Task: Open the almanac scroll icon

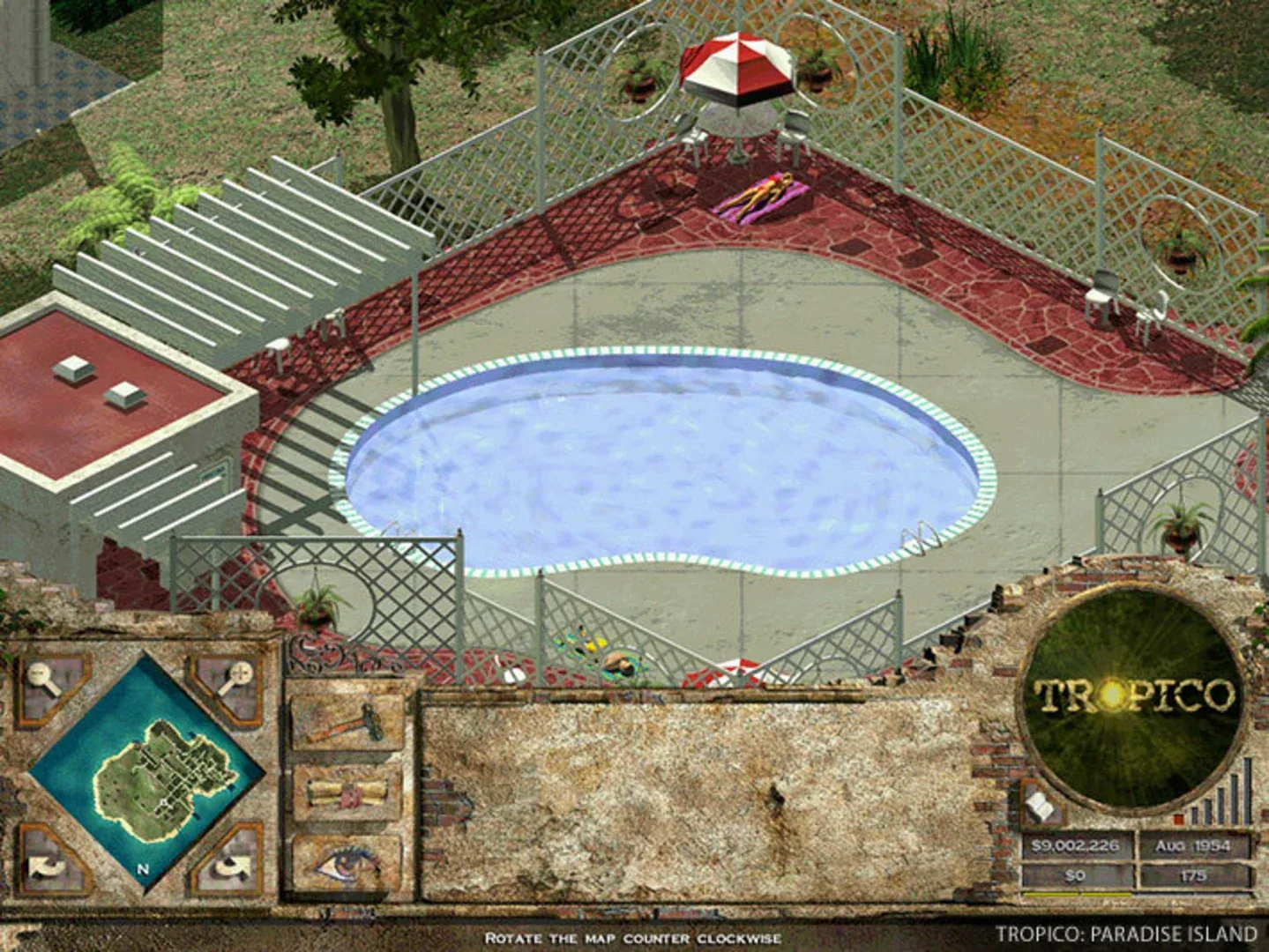Action: pos(344,792)
